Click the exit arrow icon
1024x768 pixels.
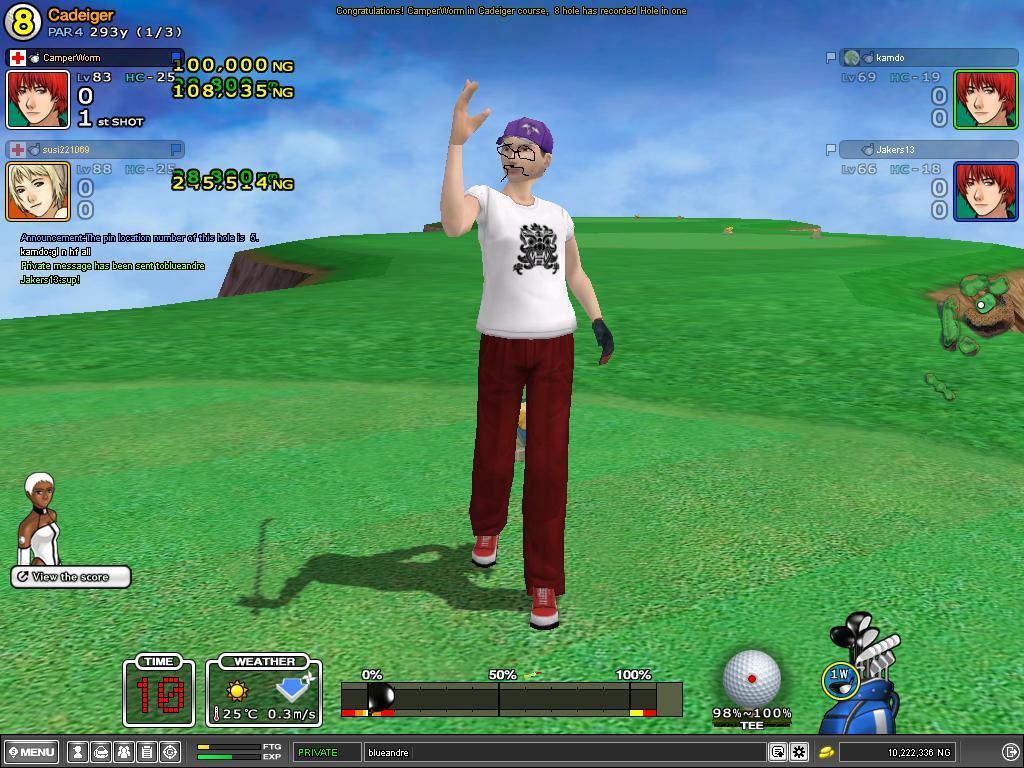coord(1010,752)
